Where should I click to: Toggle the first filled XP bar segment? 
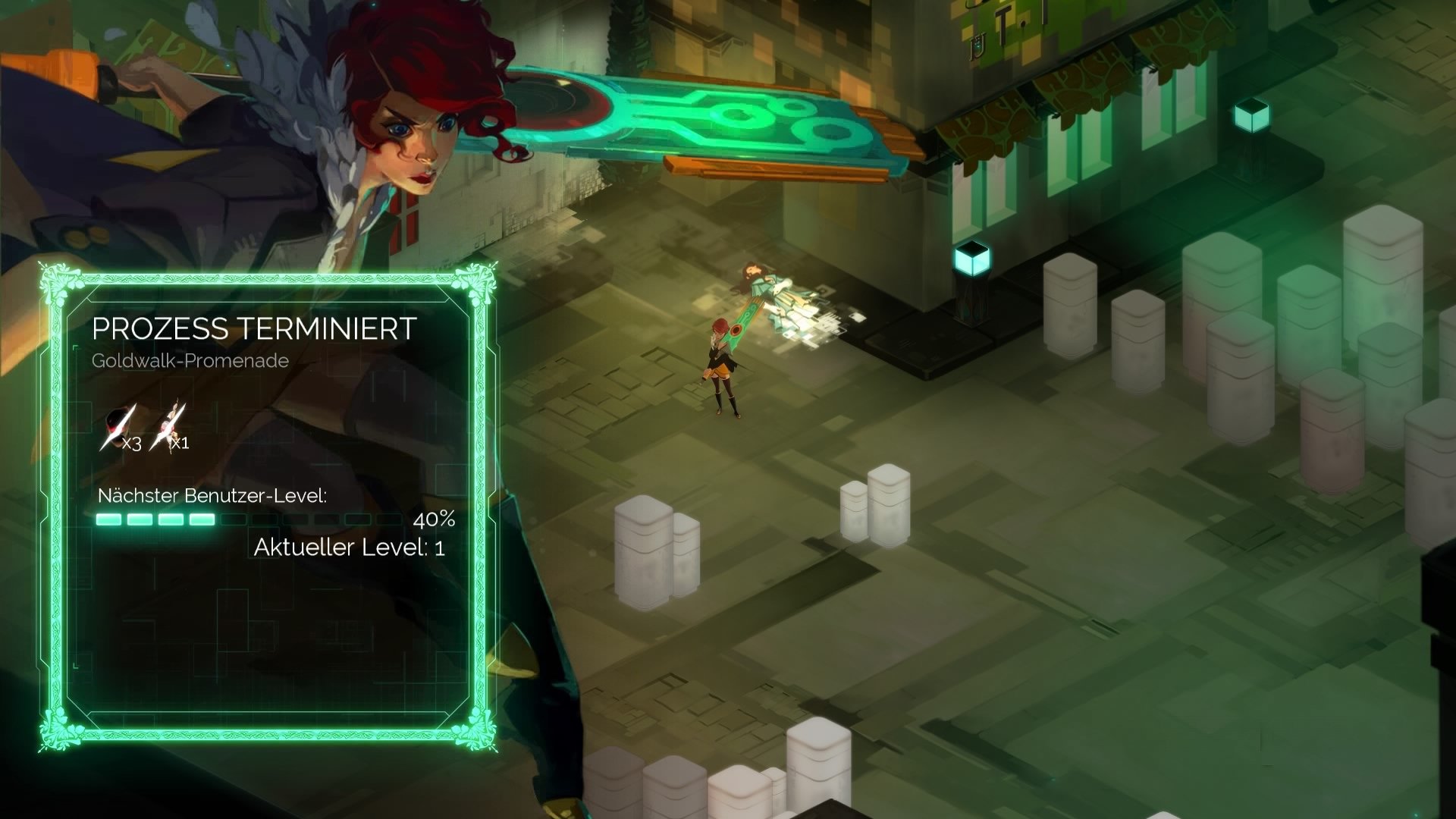[110, 519]
